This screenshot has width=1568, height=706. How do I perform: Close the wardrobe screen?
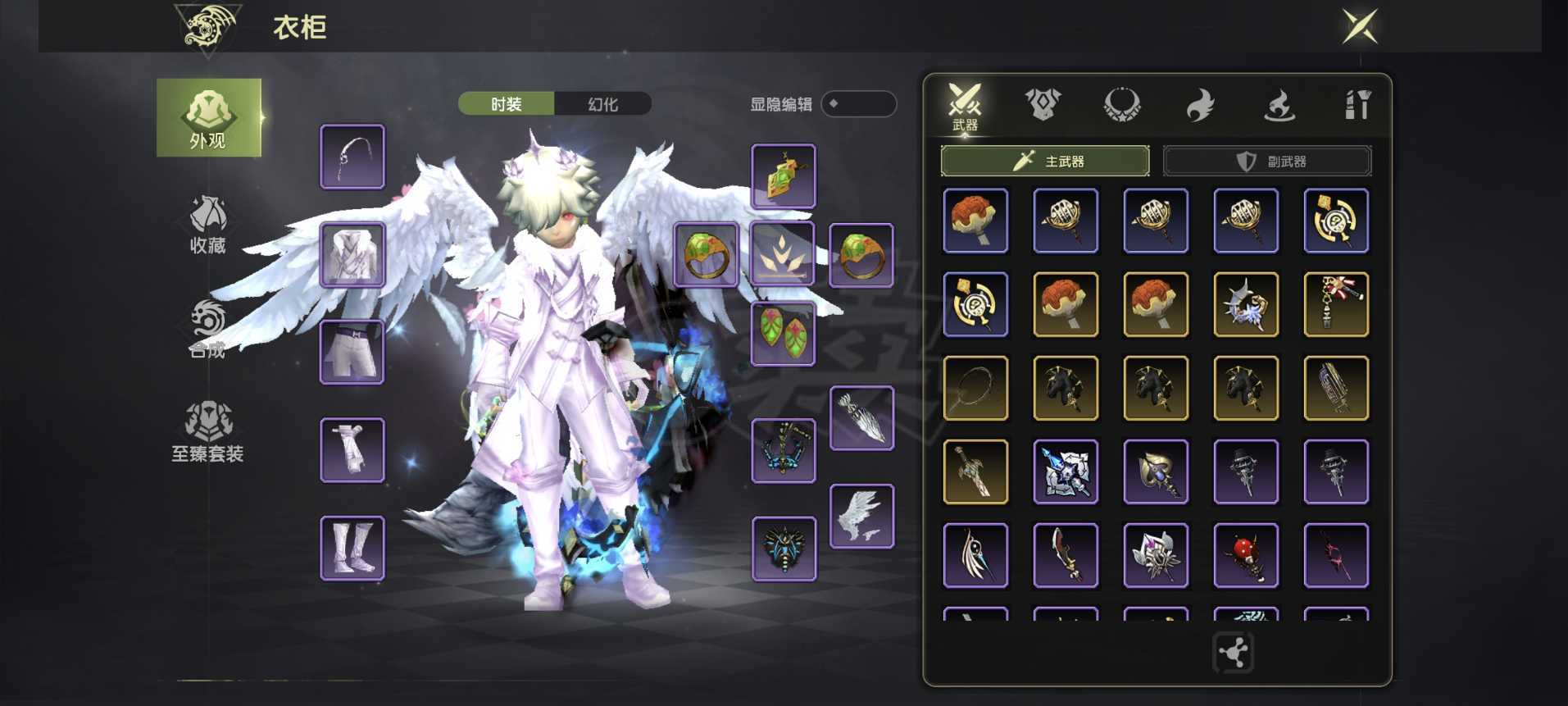click(x=1360, y=26)
